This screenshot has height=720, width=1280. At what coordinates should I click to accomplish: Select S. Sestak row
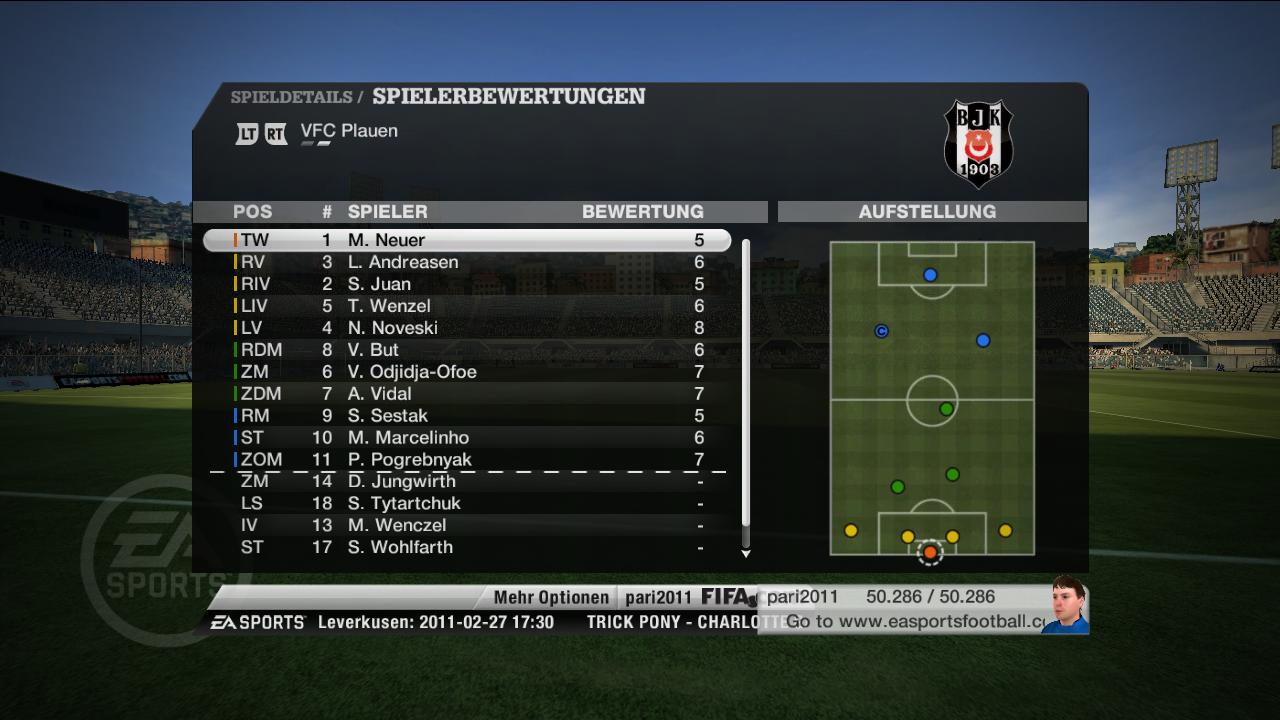point(466,416)
